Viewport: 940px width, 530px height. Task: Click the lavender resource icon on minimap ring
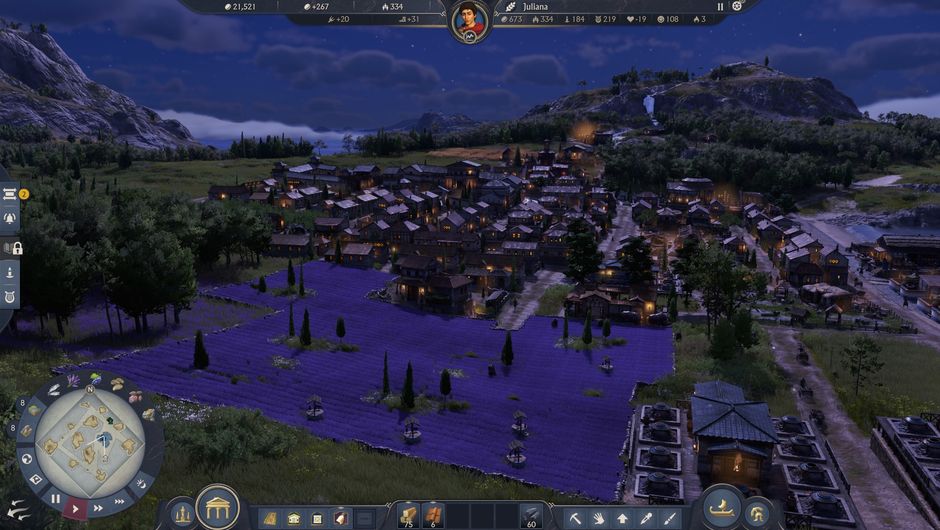pos(72,380)
